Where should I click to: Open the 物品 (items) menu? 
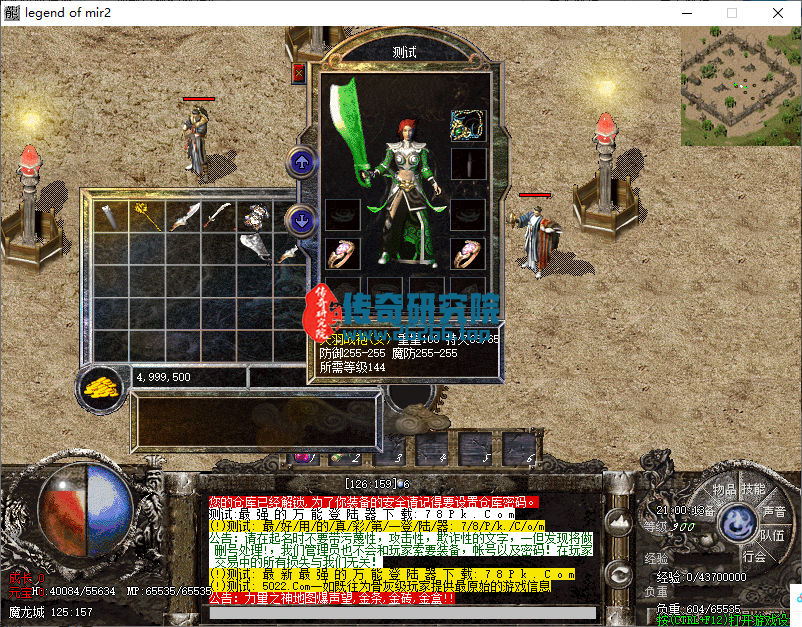[724, 490]
